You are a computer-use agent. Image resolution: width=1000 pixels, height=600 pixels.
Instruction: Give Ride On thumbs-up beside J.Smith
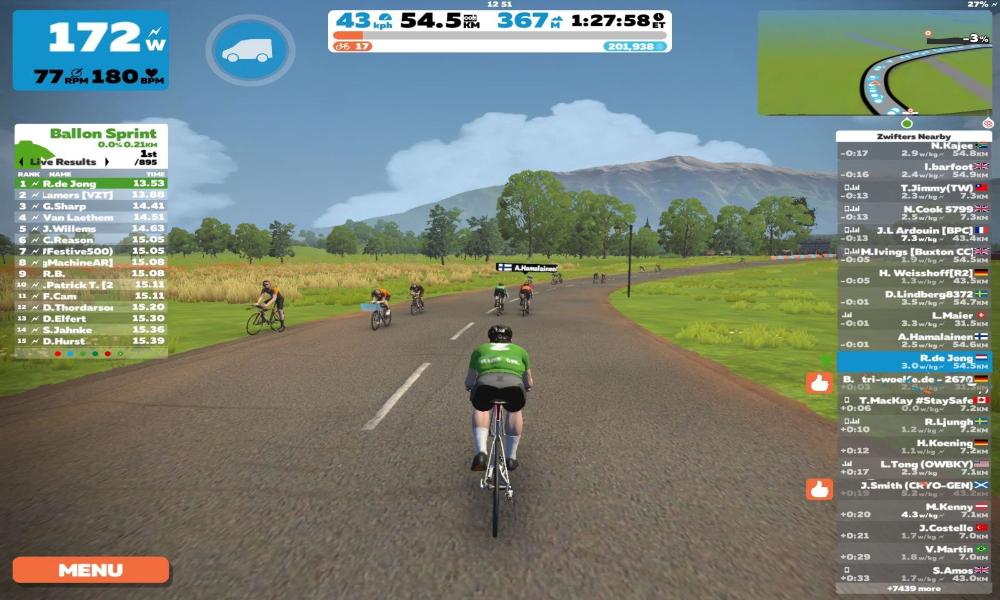(x=819, y=489)
